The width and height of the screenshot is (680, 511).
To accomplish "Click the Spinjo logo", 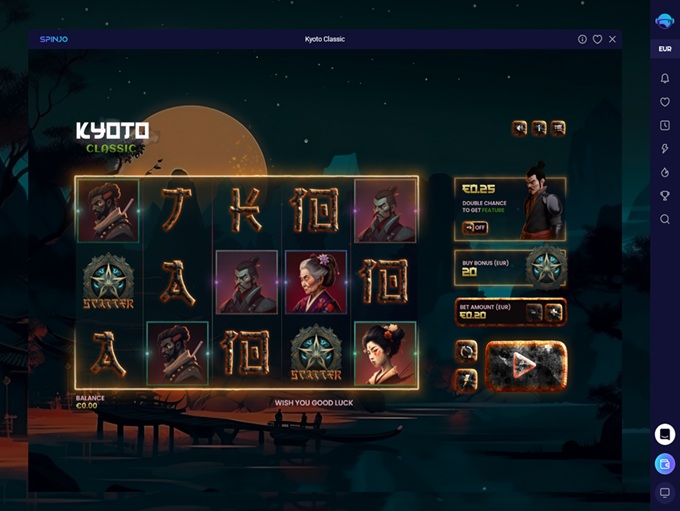I will pyautogui.click(x=53, y=39).
